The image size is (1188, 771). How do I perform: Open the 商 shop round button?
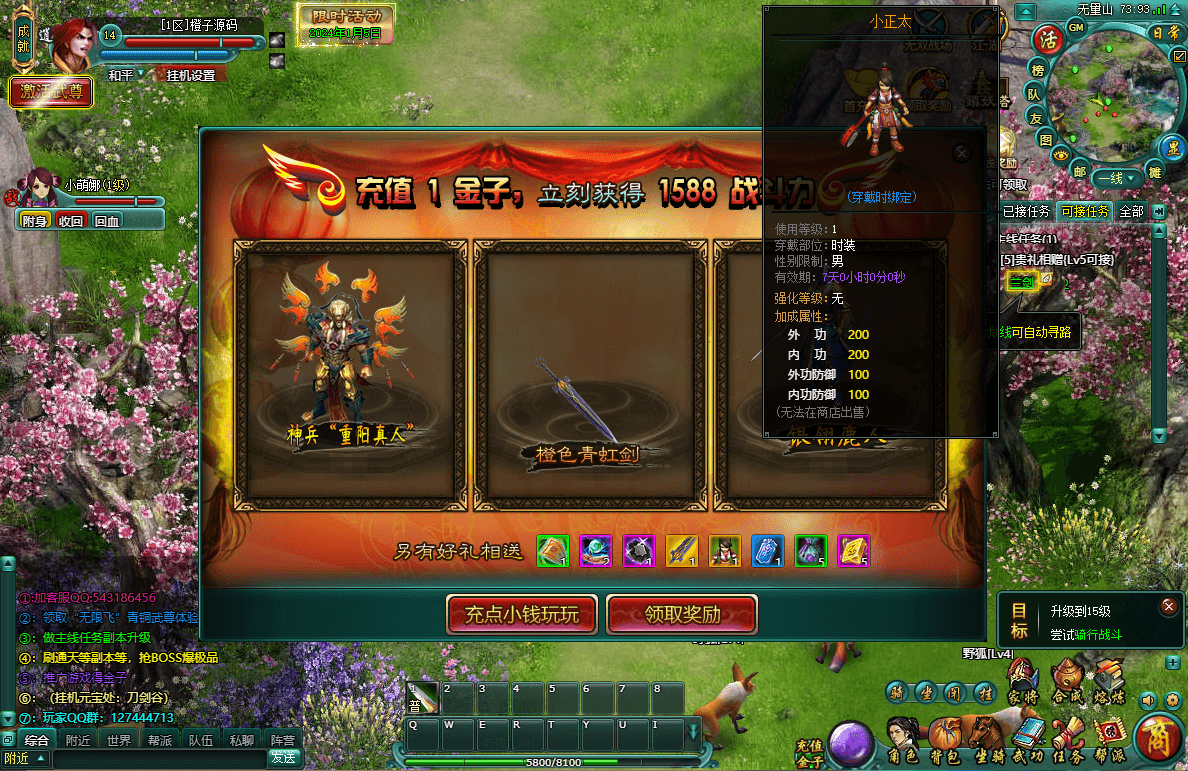click(x=1159, y=739)
